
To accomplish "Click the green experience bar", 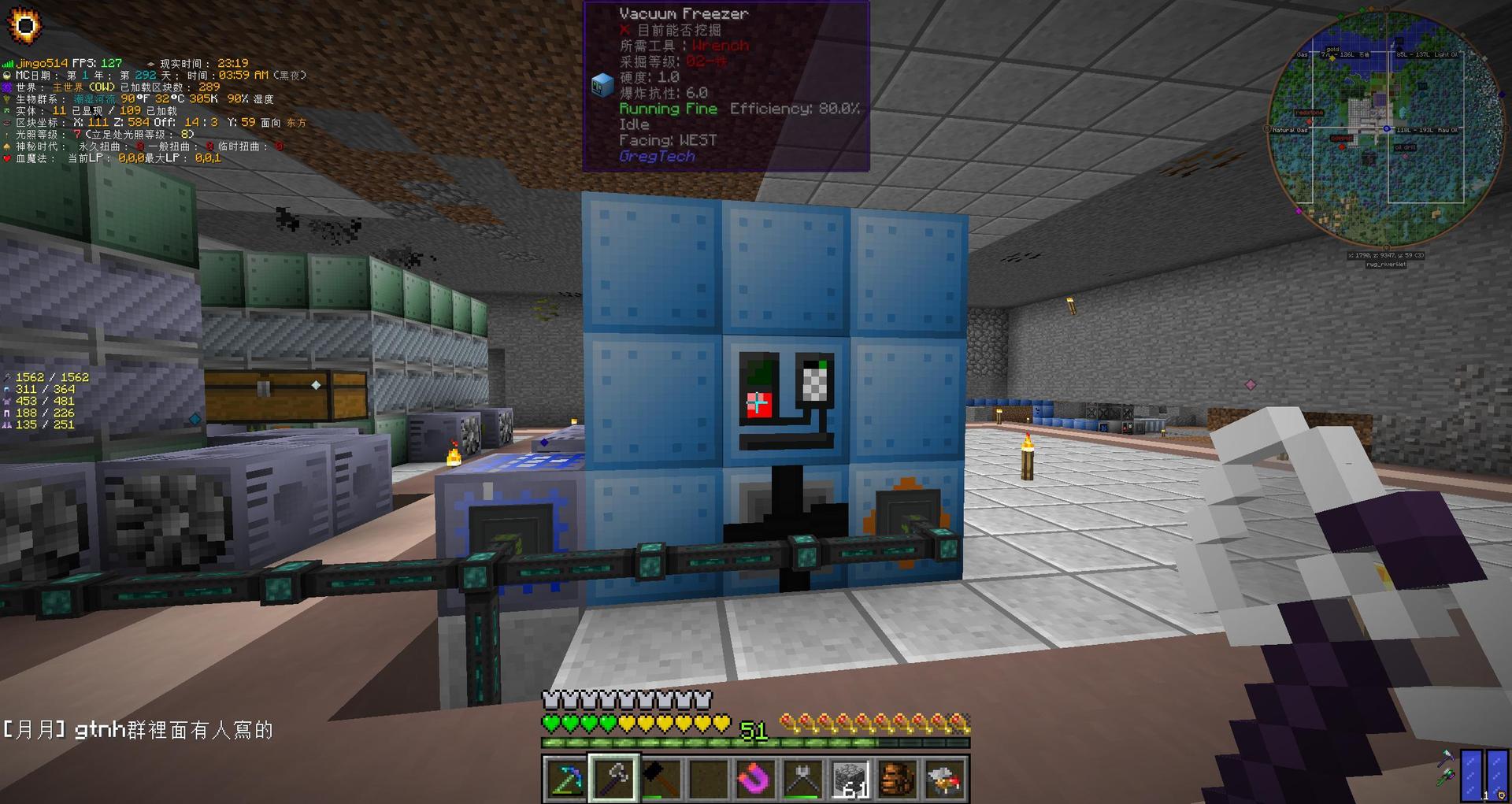I will (752, 742).
